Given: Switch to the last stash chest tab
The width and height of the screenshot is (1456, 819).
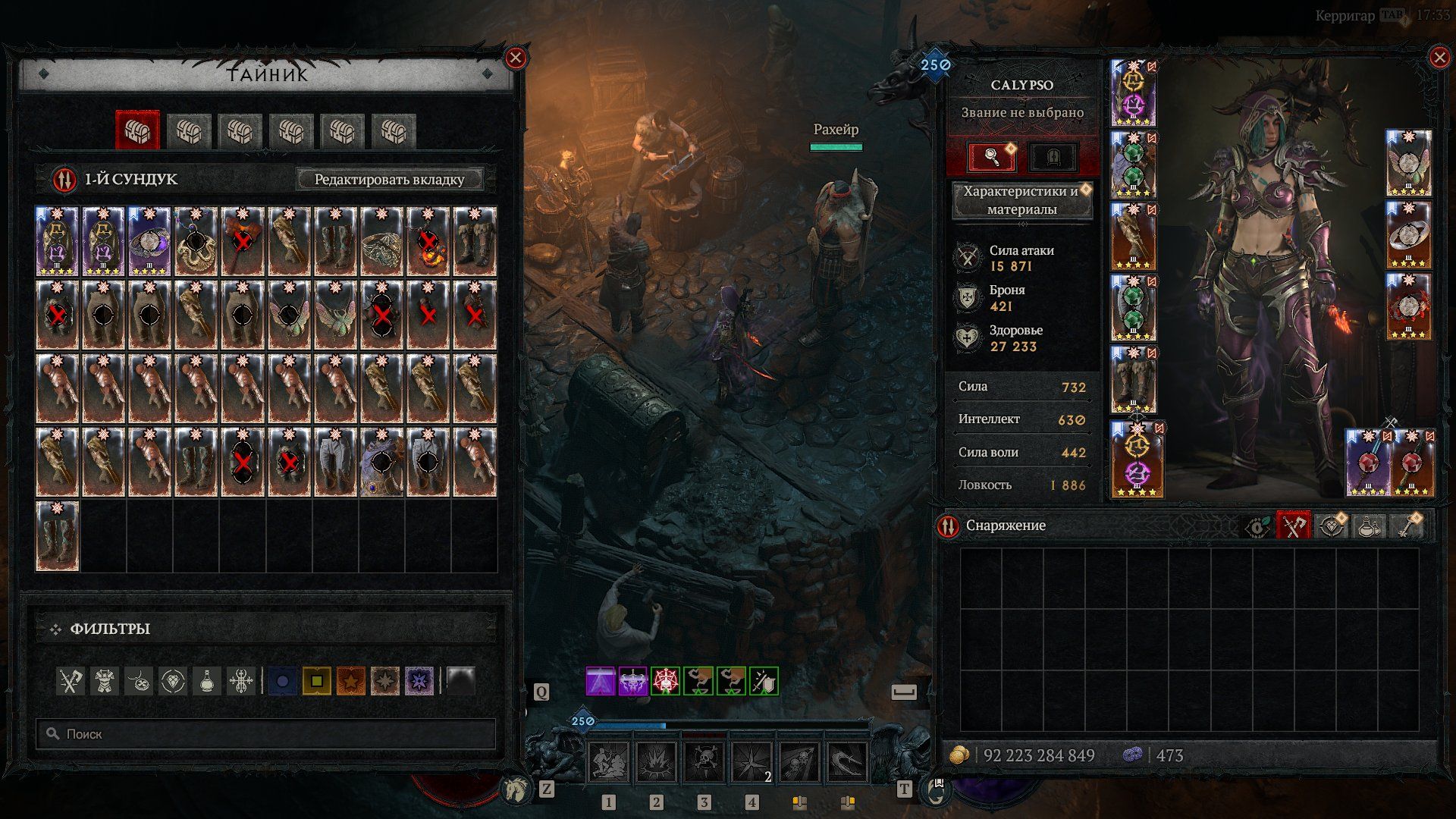Looking at the screenshot, I should (393, 131).
